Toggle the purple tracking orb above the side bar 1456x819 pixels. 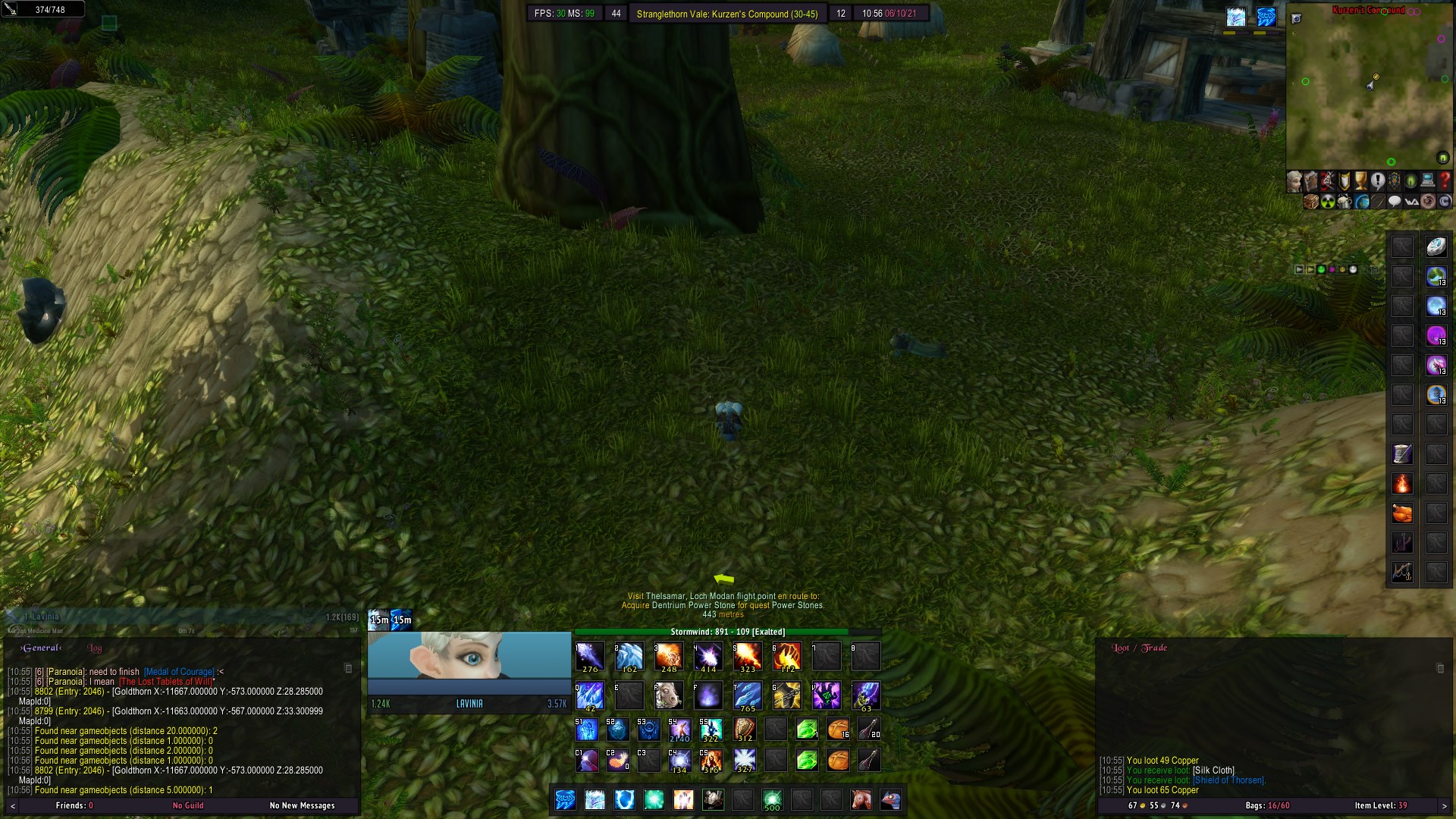tap(1332, 269)
